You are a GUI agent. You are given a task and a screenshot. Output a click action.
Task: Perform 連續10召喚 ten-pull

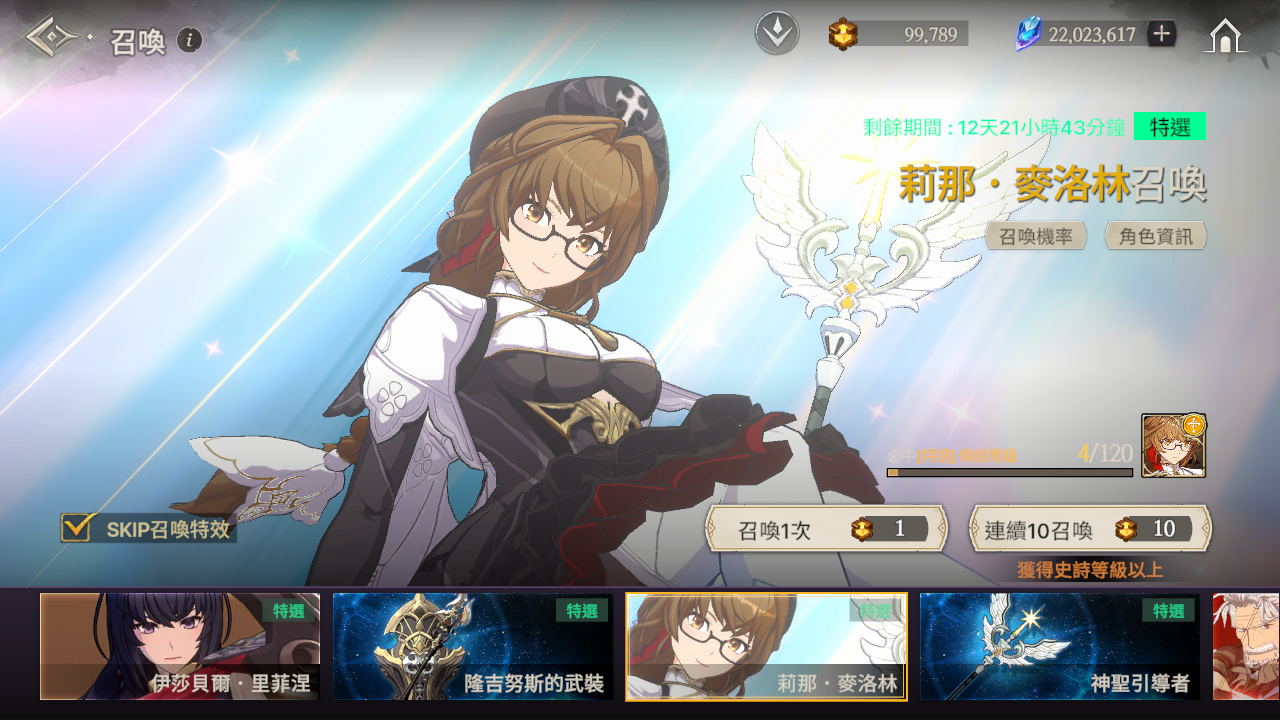(x=1090, y=529)
